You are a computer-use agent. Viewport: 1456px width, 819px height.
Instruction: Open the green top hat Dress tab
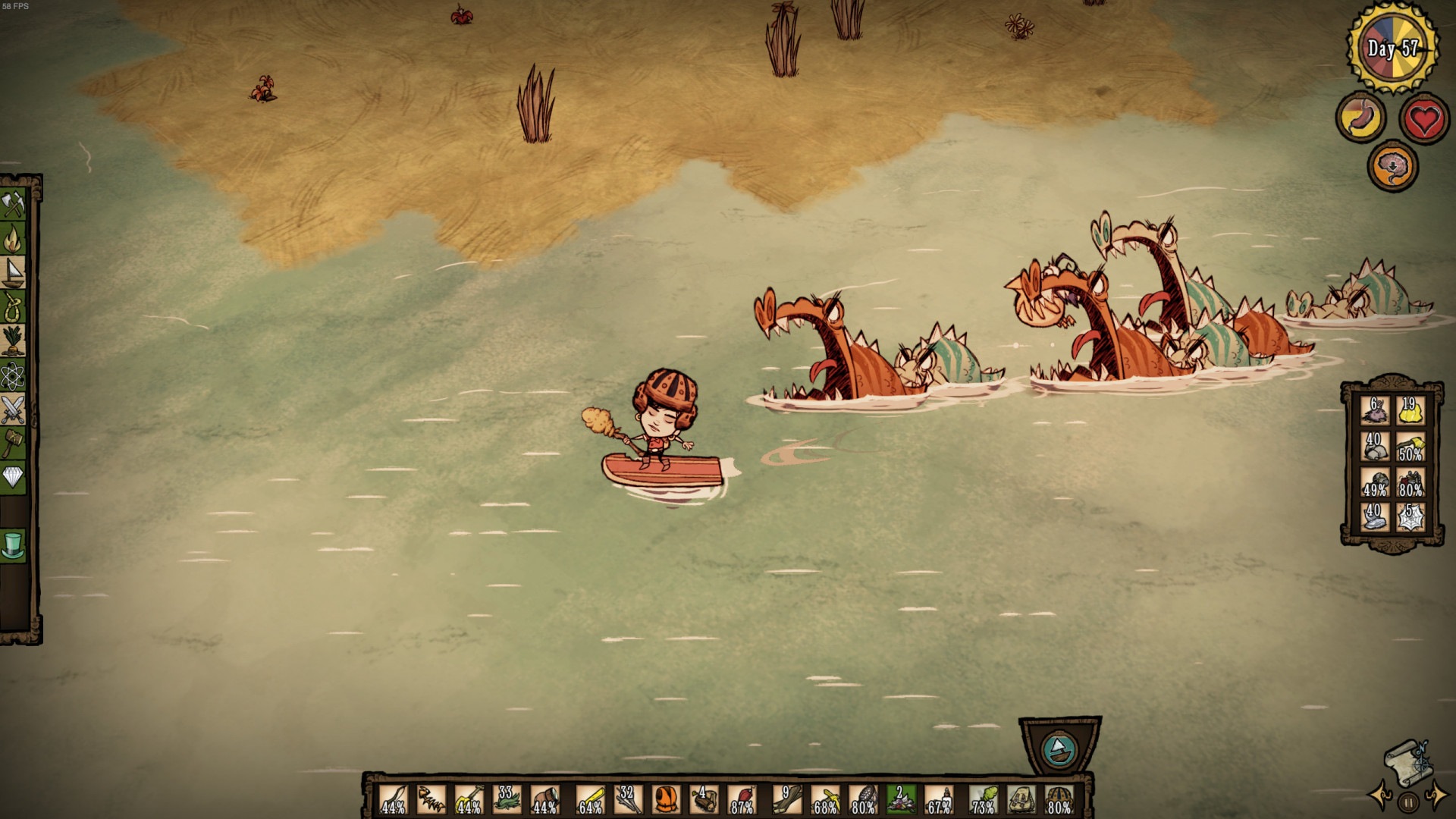(x=14, y=545)
